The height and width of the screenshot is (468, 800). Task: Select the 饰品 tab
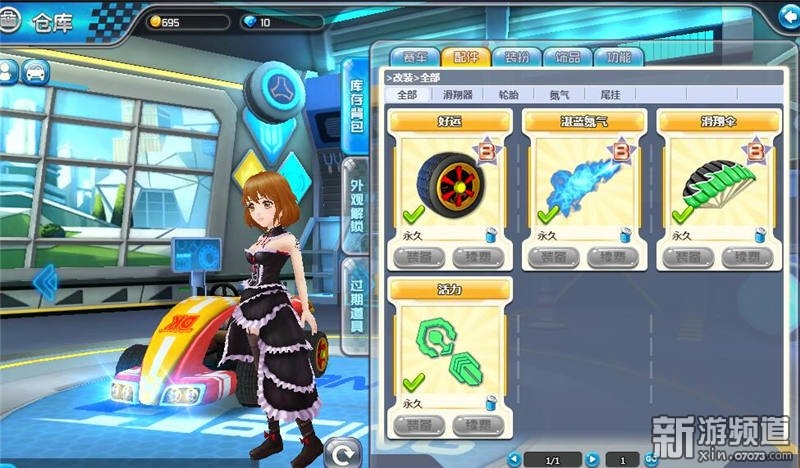tap(568, 57)
